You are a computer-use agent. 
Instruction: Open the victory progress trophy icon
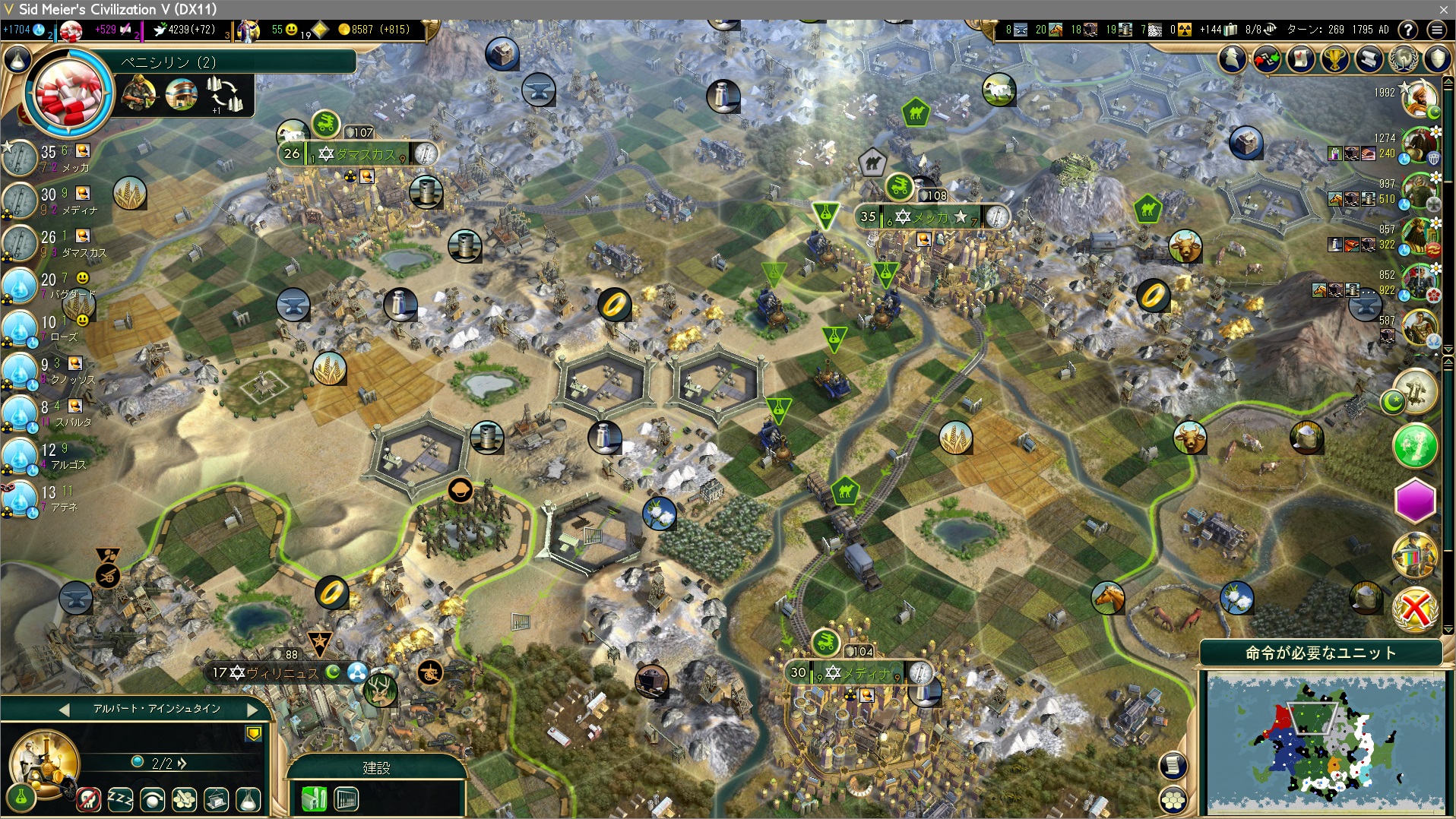click(1334, 58)
